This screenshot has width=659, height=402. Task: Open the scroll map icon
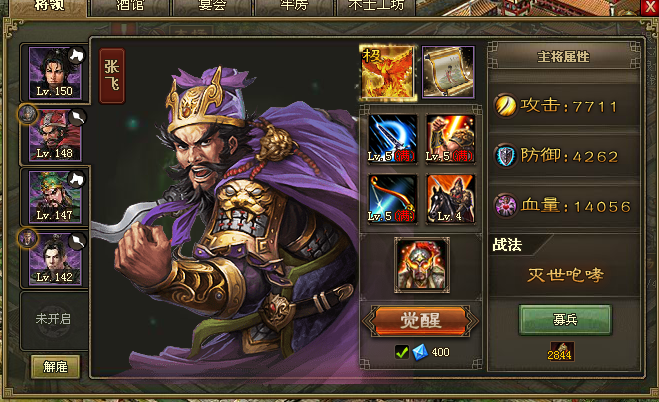click(447, 72)
